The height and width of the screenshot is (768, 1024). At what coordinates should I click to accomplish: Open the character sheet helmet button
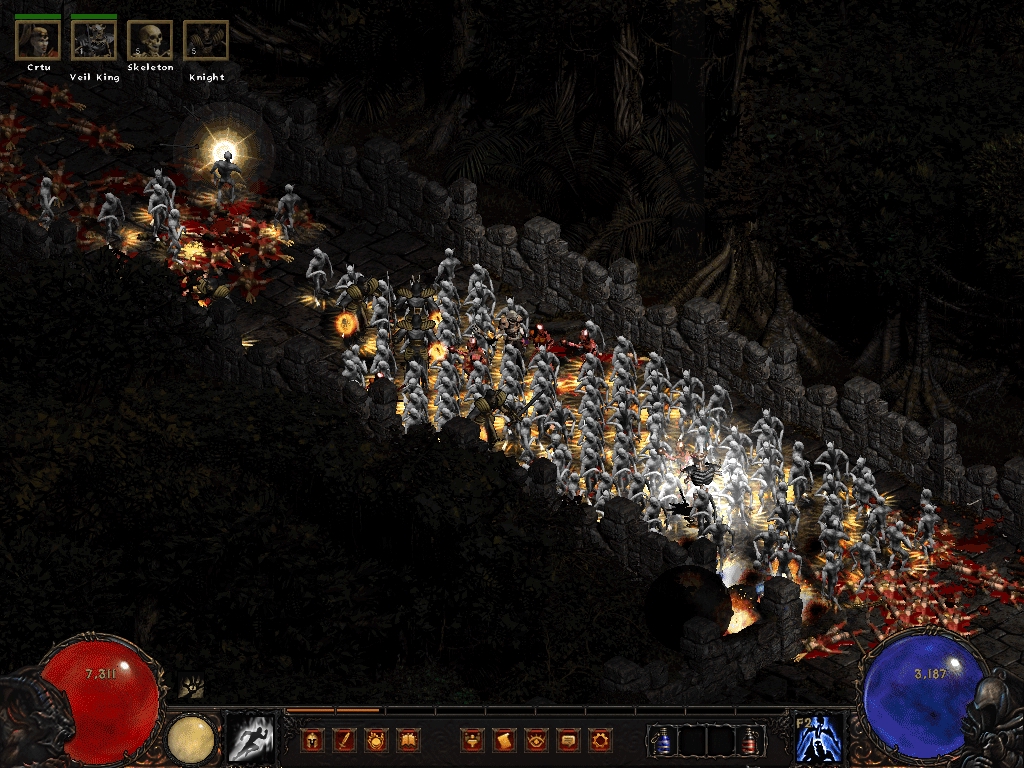(313, 740)
